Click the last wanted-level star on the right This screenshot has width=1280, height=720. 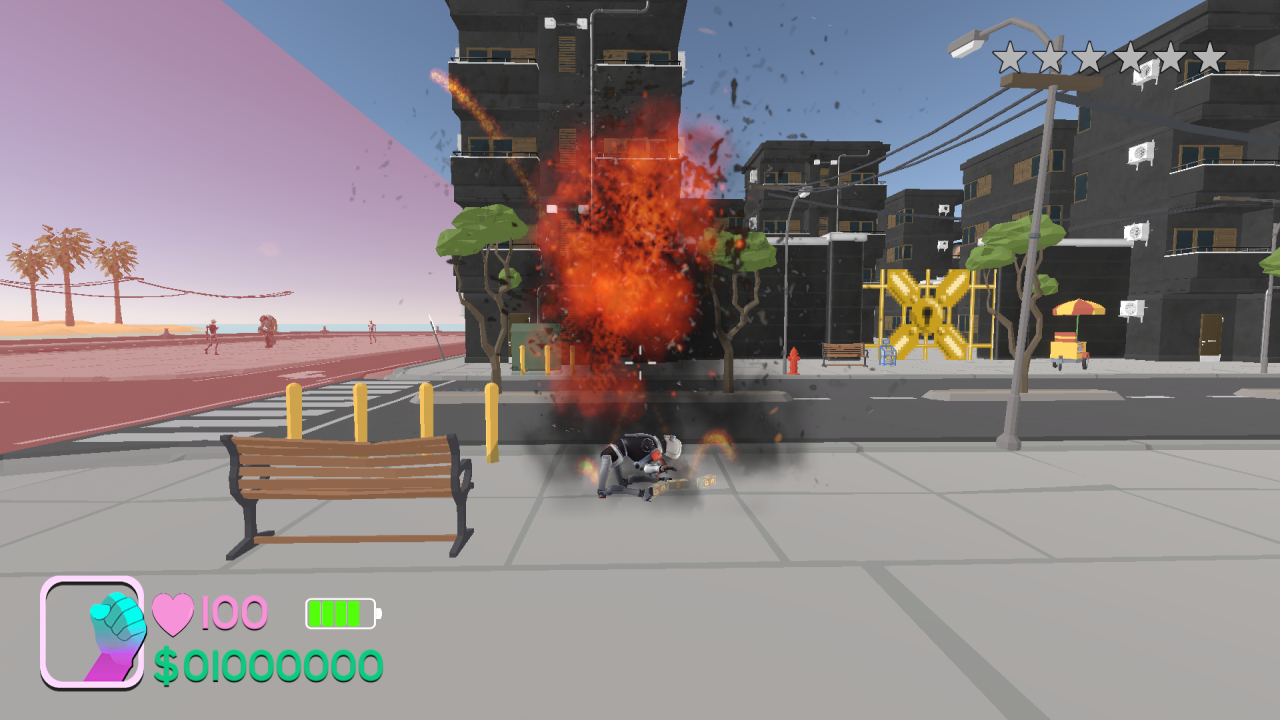click(x=1212, y=55)
